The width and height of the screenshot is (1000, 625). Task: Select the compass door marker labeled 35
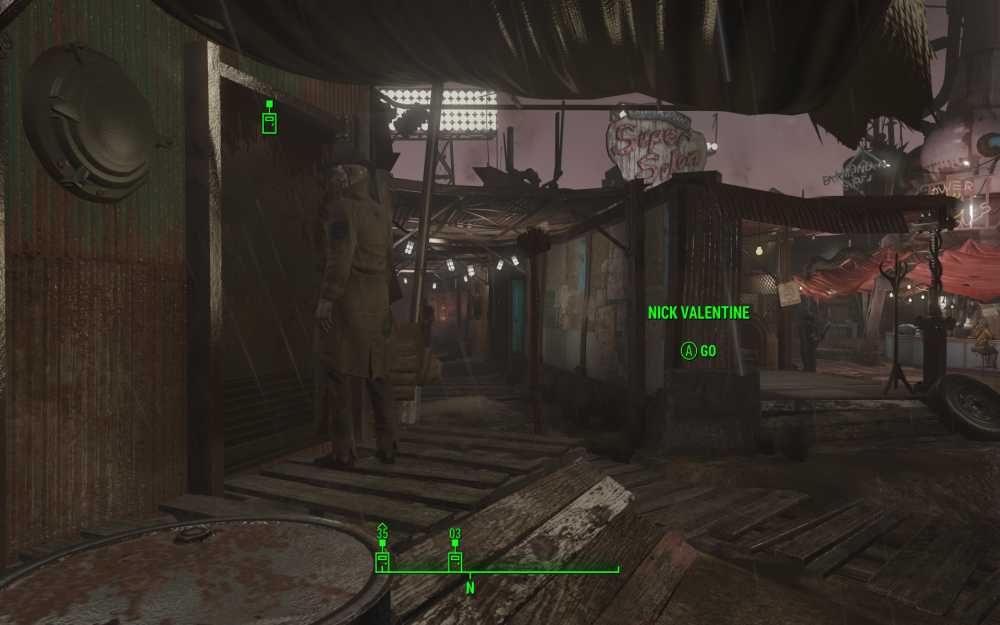click(382, 560)
